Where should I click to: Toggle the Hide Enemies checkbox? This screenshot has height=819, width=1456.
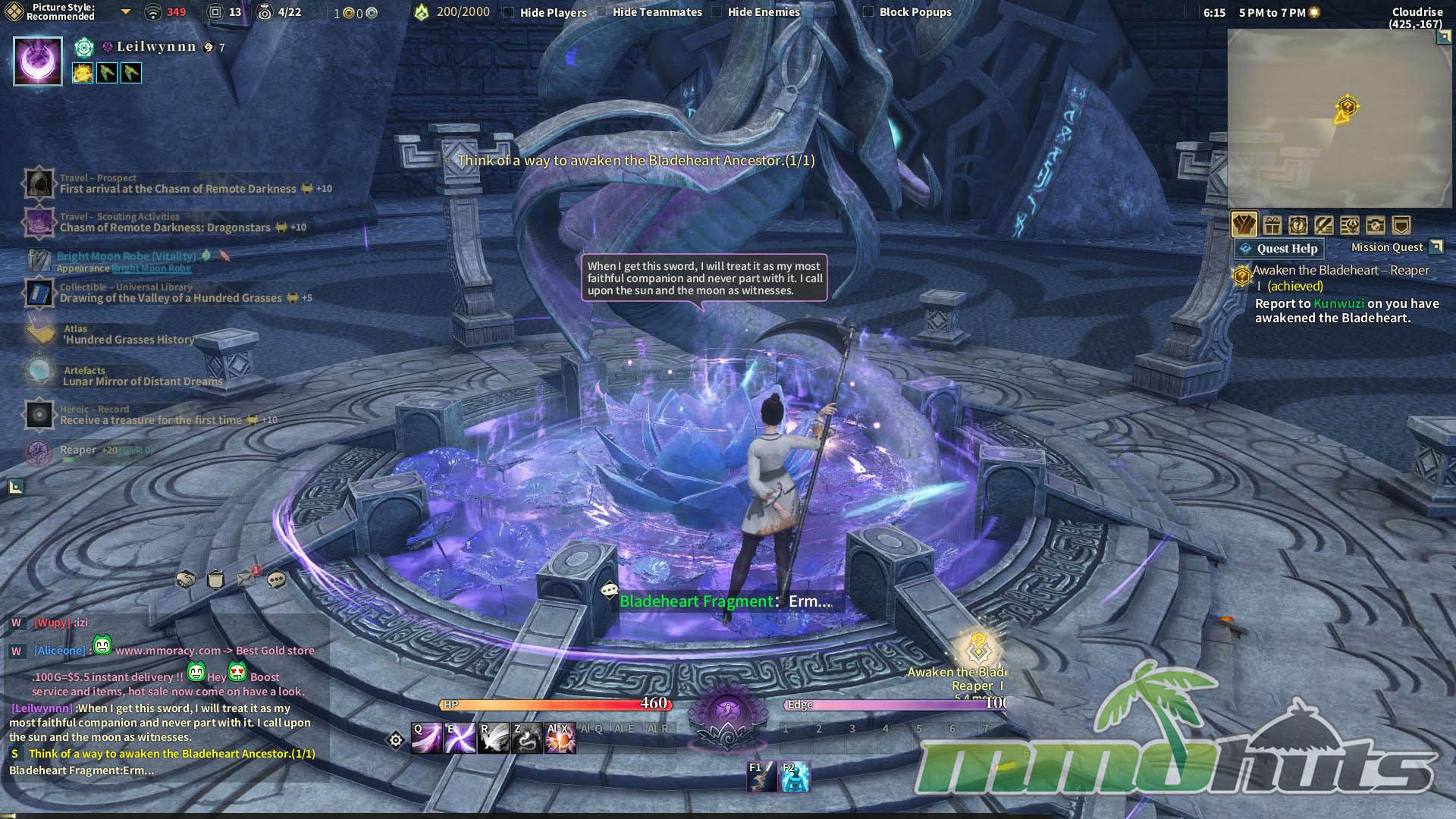717,12
